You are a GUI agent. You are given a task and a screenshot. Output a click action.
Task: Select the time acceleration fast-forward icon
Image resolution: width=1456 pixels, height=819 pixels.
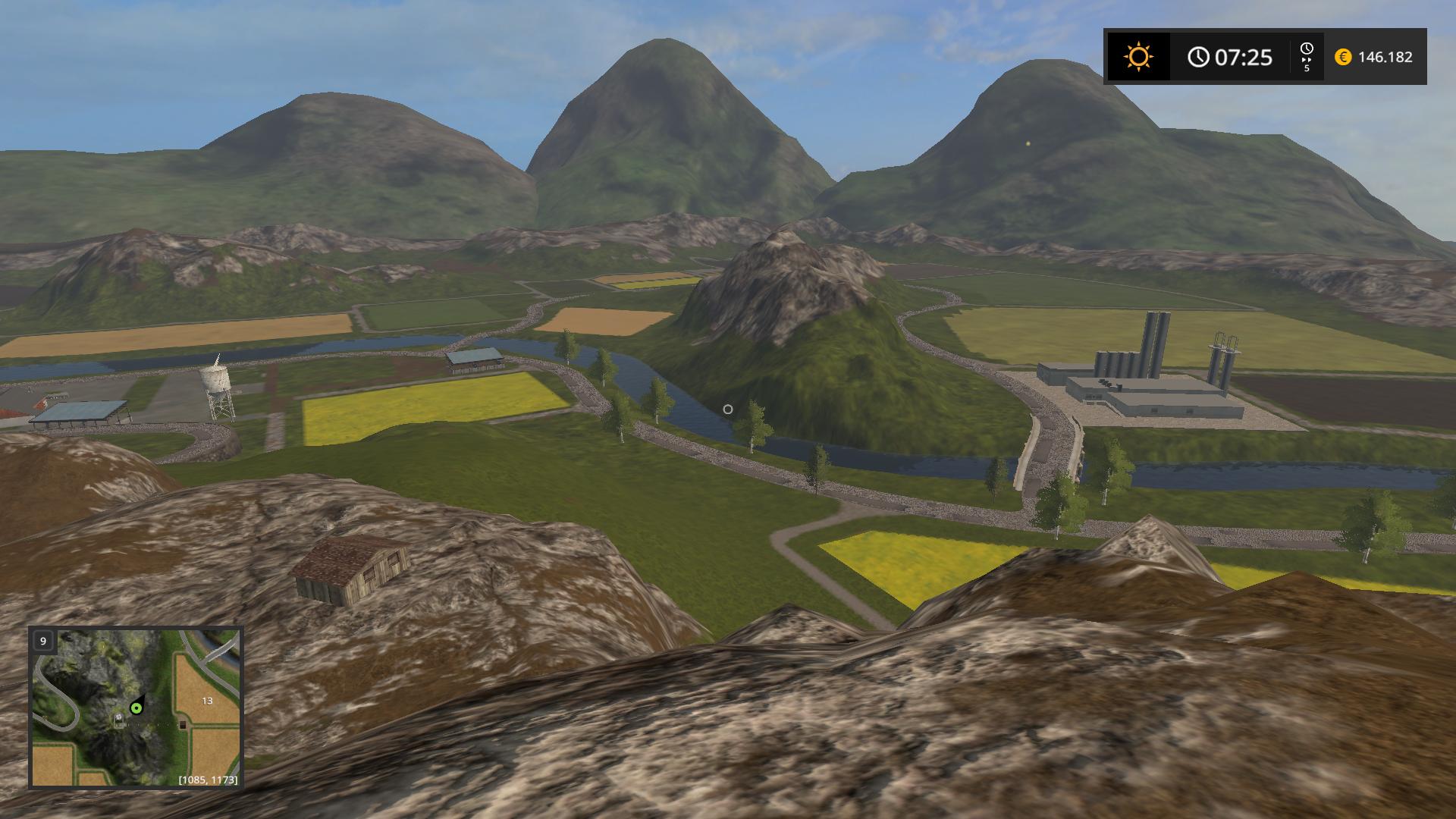click(x=1306, y=58)
